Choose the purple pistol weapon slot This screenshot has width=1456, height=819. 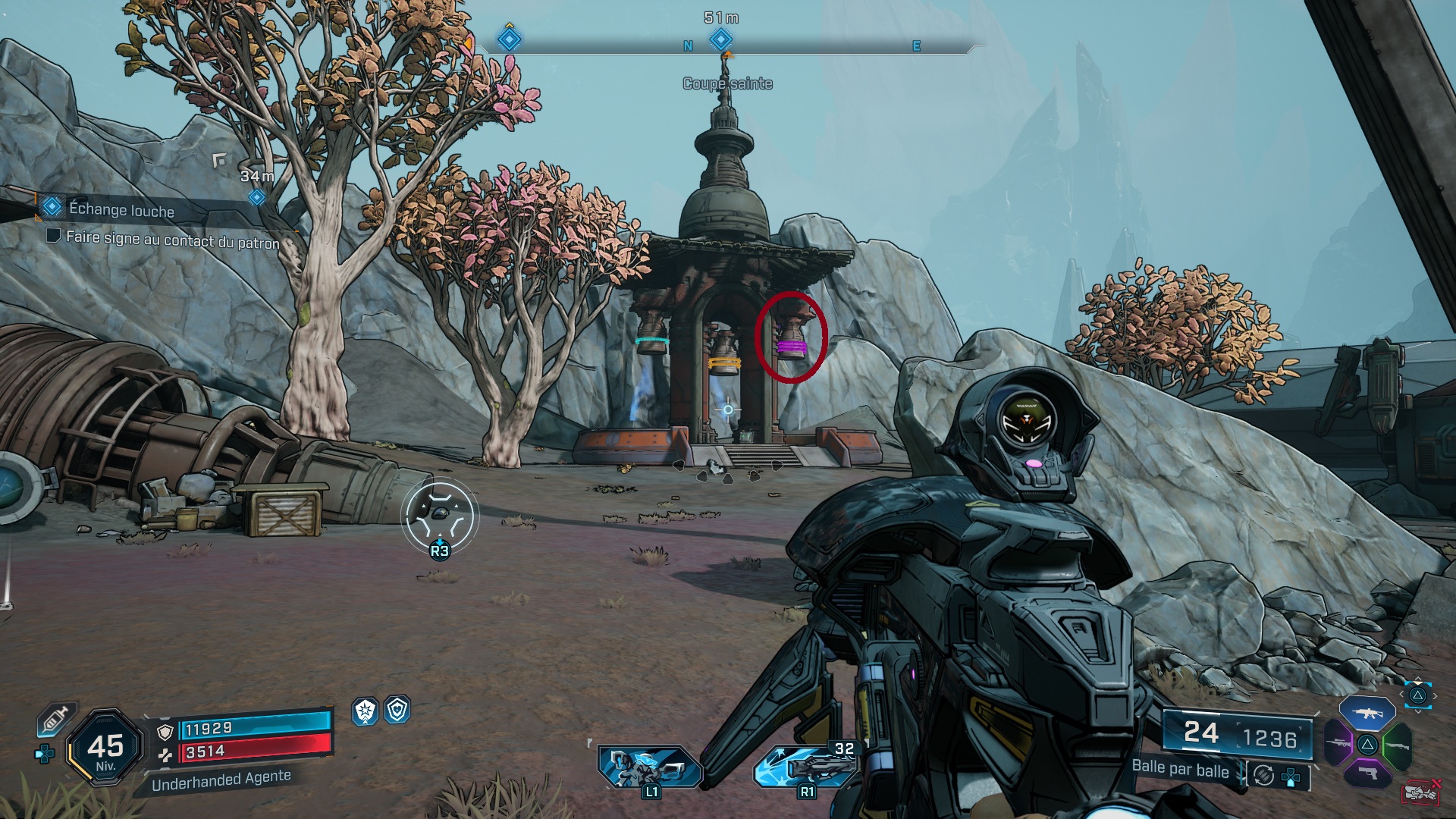point(1367,773)
